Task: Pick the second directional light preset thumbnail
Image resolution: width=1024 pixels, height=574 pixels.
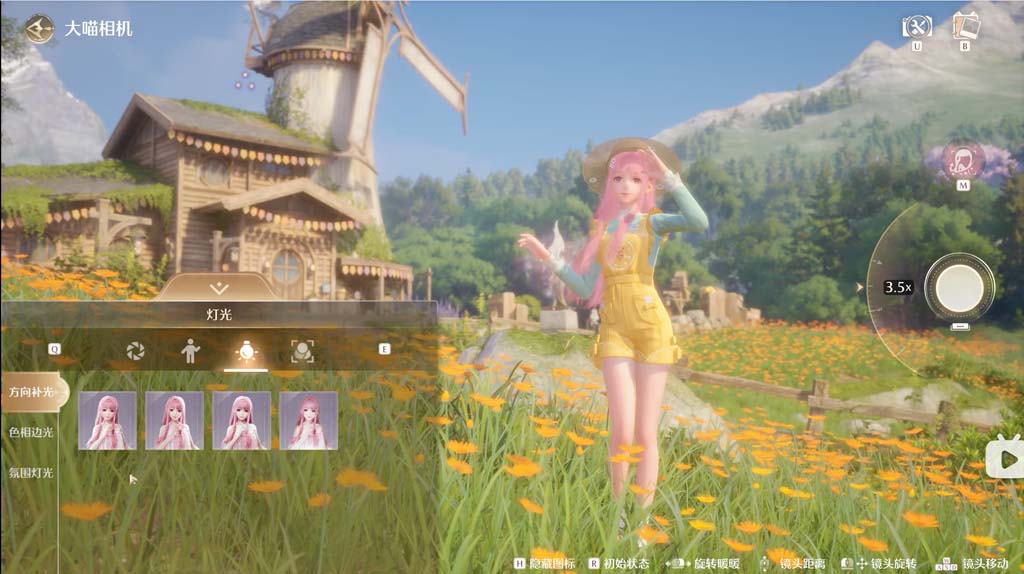Action: pos(174,420)
